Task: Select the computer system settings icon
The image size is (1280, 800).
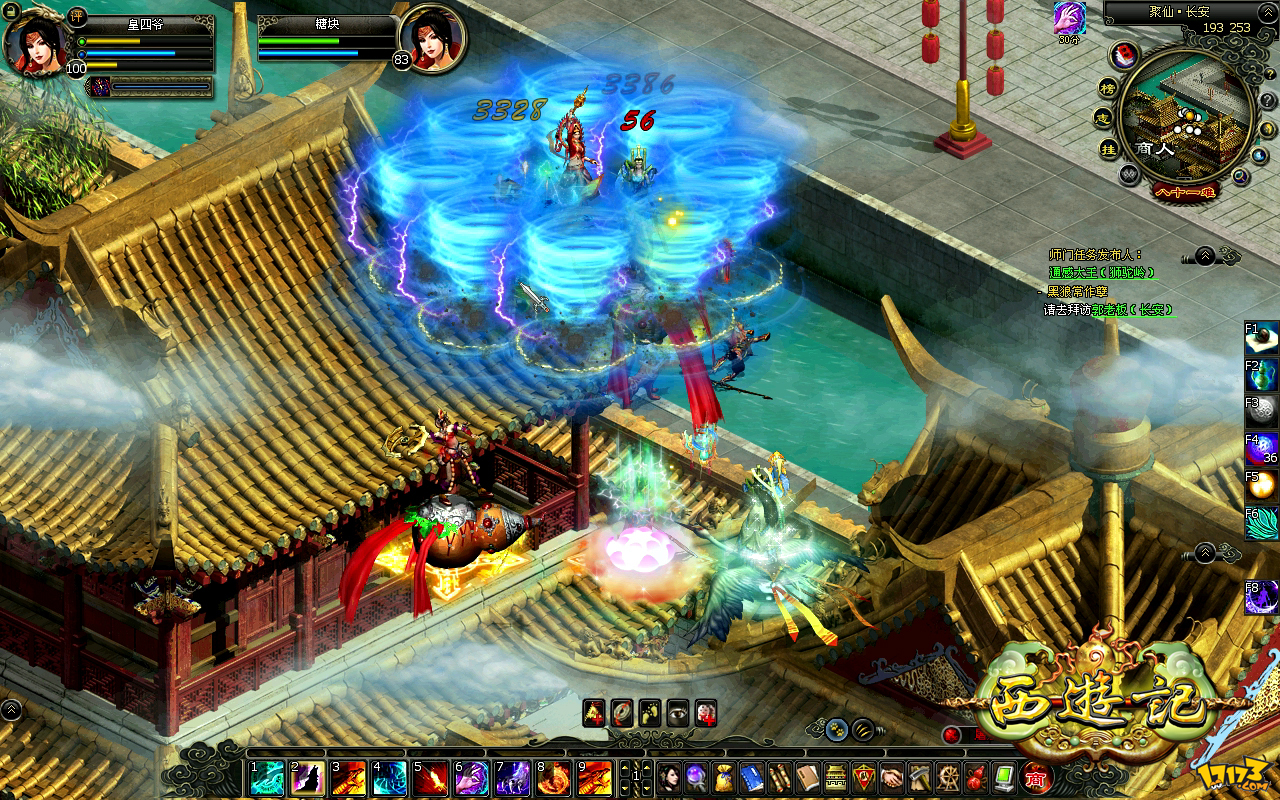Action: pyautogui.click(x=1004, y=777)
